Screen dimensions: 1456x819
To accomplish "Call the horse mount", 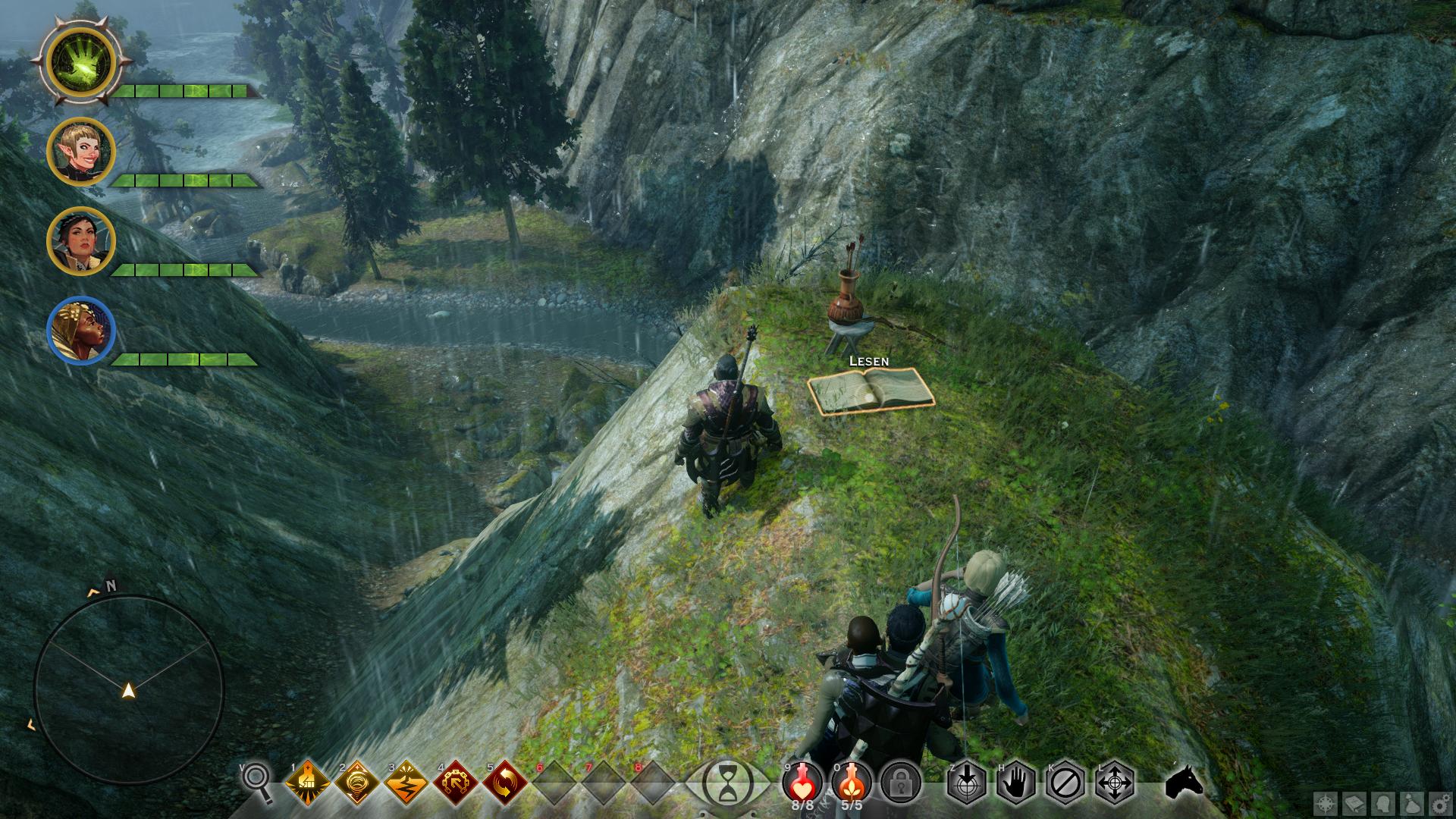I will coord(1184,782).
